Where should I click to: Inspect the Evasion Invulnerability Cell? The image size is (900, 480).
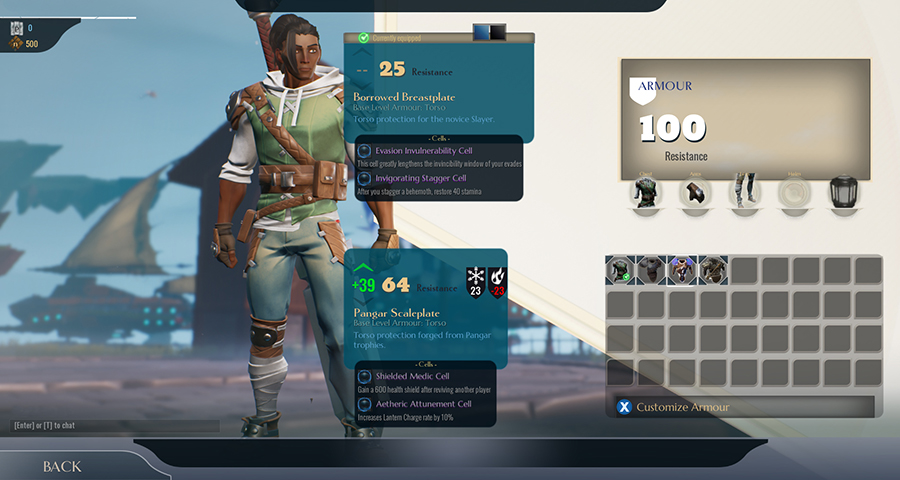(424, 150)
